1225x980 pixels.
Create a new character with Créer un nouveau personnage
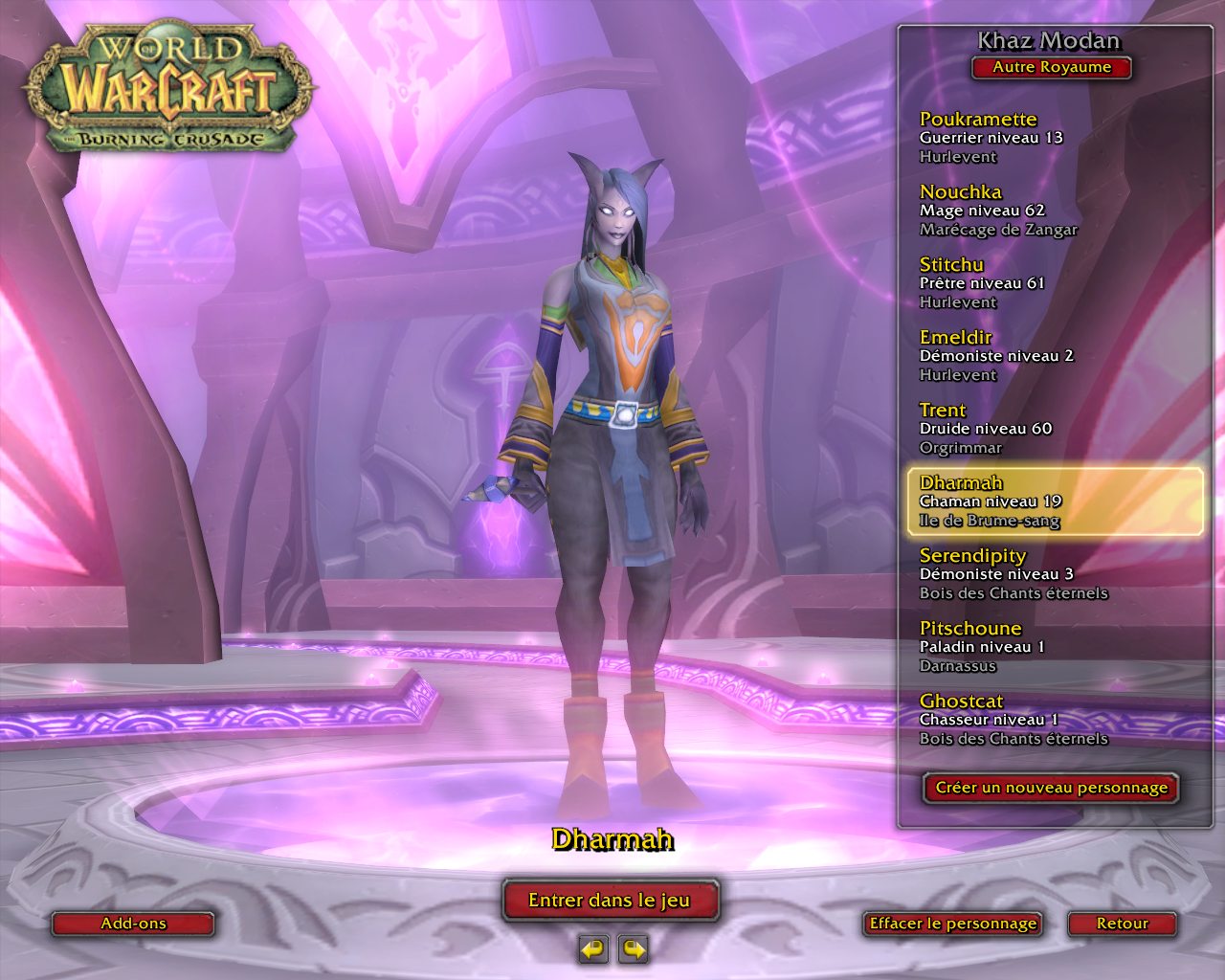(x=1051, y=788)
